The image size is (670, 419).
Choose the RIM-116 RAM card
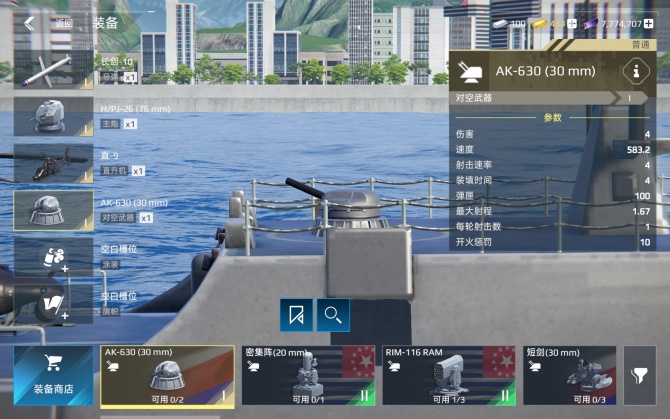coord(448,375)
